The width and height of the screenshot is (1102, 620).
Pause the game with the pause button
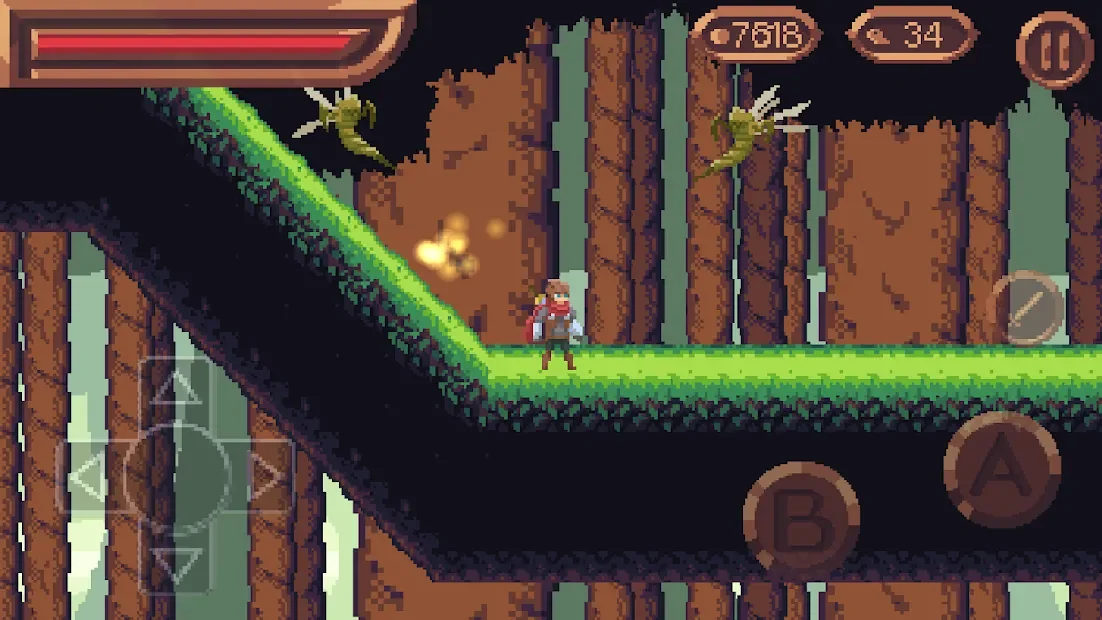(x=1054, y=50)
